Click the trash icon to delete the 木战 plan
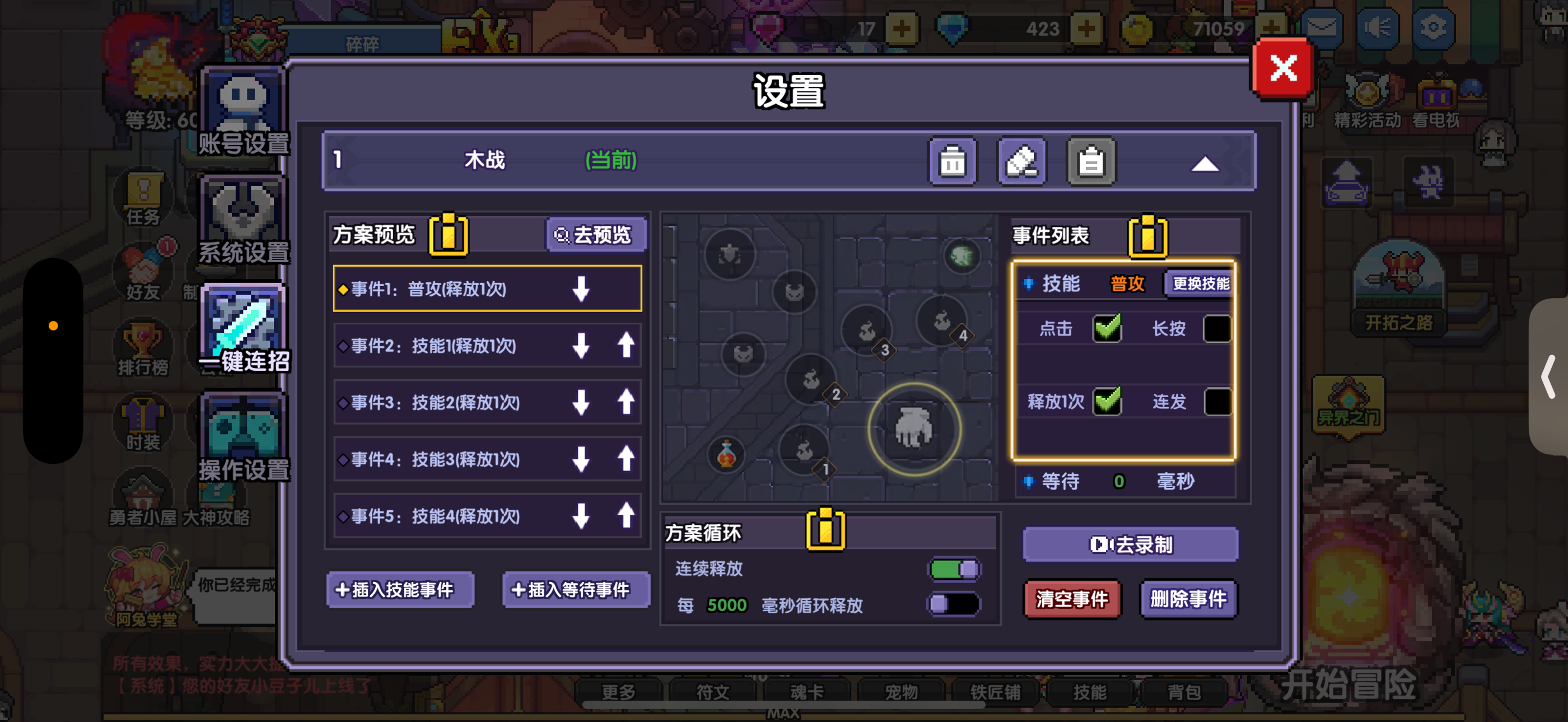 point(953,161)
